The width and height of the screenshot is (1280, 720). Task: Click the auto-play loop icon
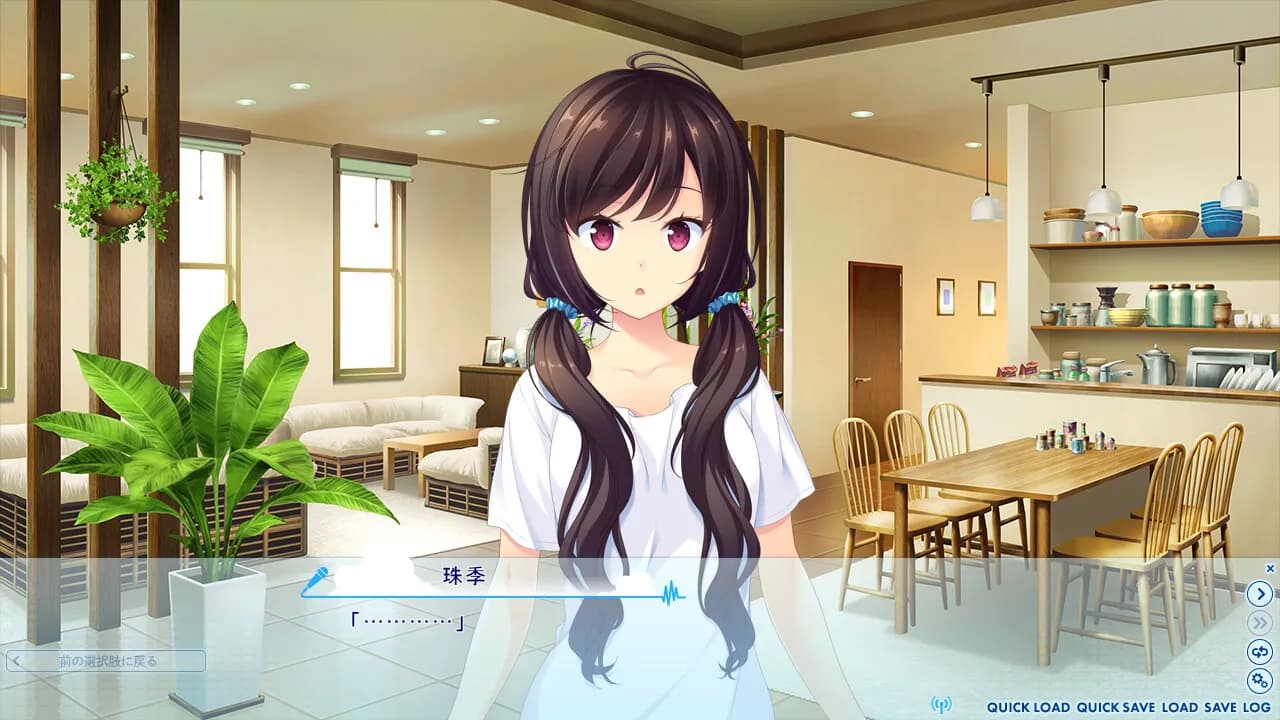pos(1261,650)
